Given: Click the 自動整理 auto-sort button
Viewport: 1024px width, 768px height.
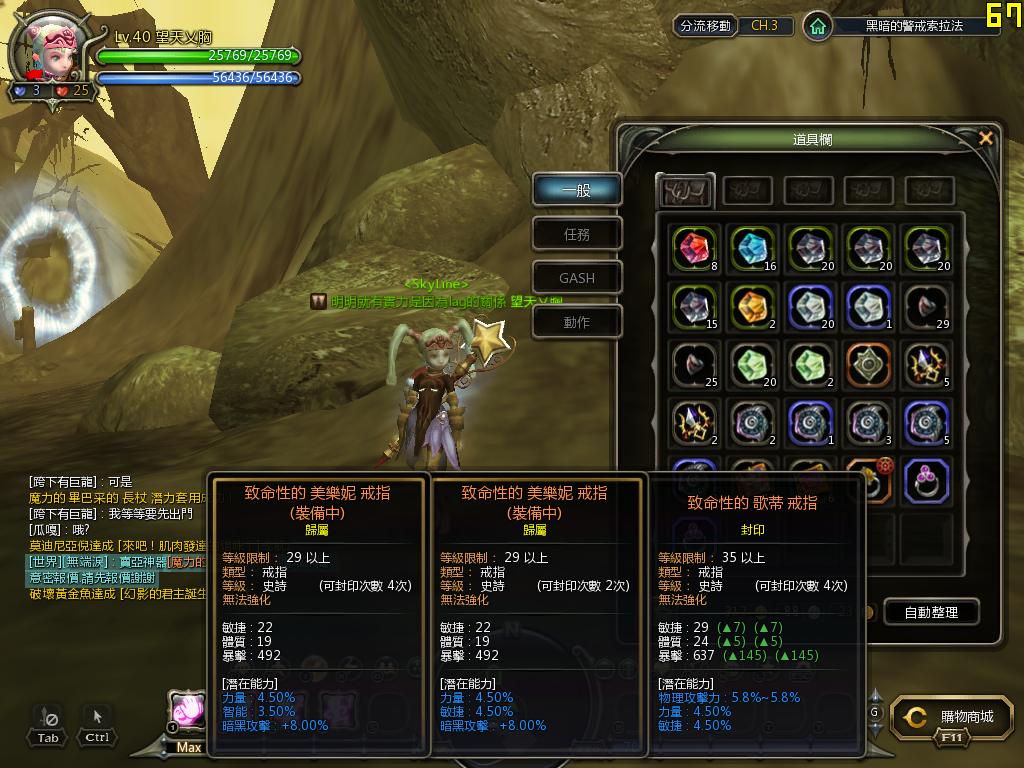Looking at the screenshot, I should click(930, 612).
